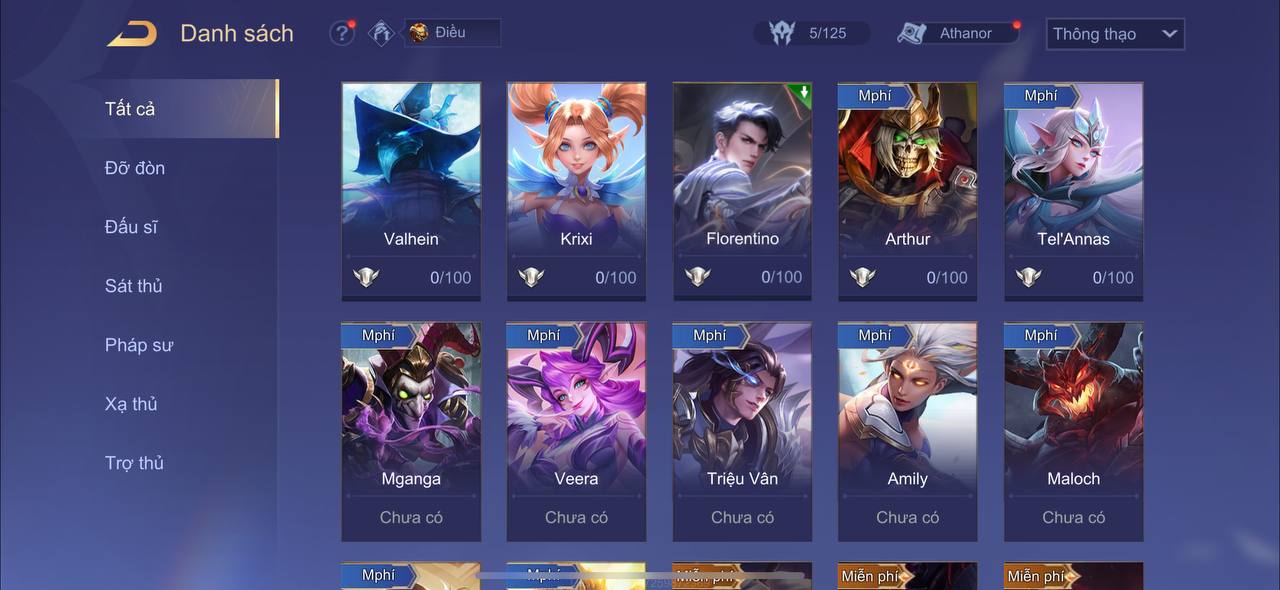Open the Athanor button
The height and width of the screenshot is (590, 1280).
tap(957, 33)
